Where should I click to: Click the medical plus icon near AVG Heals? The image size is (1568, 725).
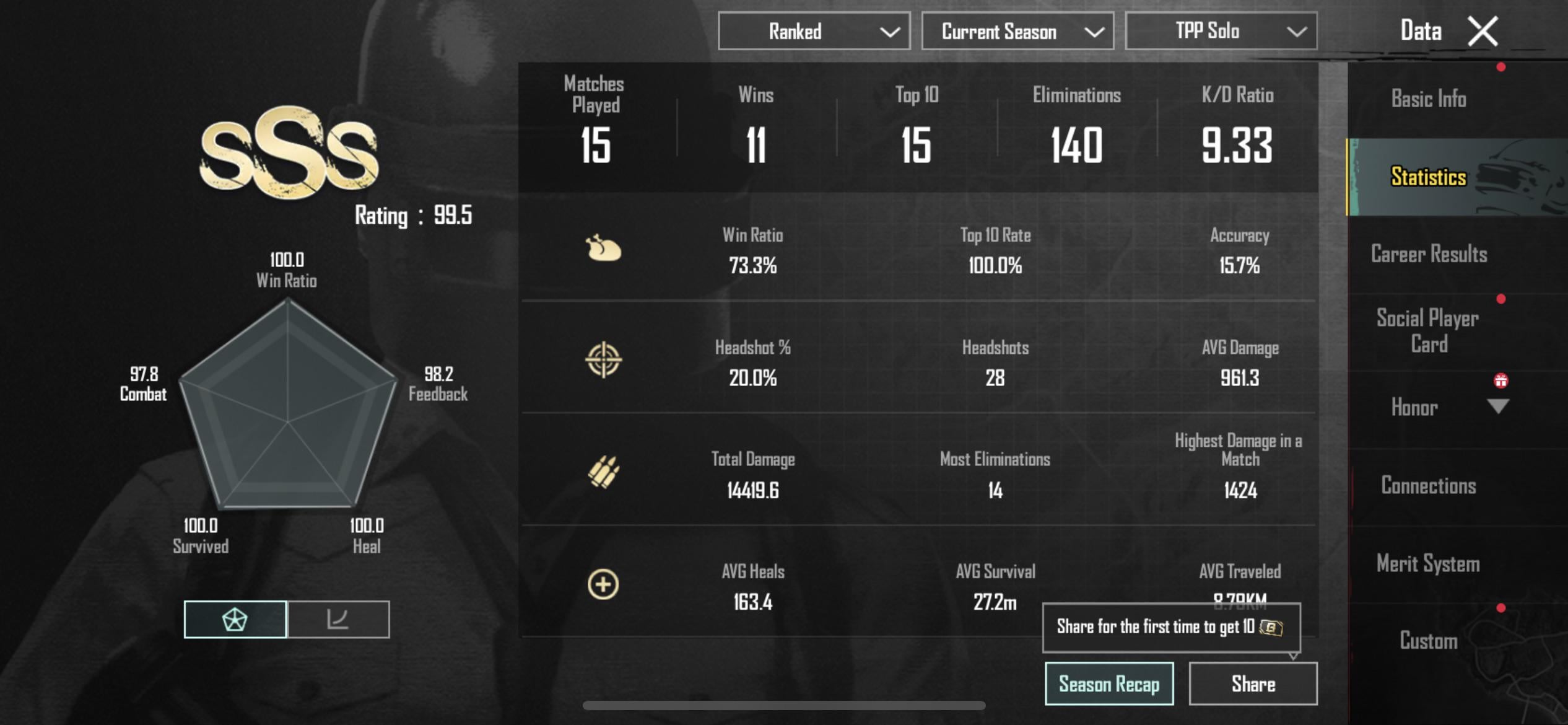pyautogui.click(x=604, y=582)
